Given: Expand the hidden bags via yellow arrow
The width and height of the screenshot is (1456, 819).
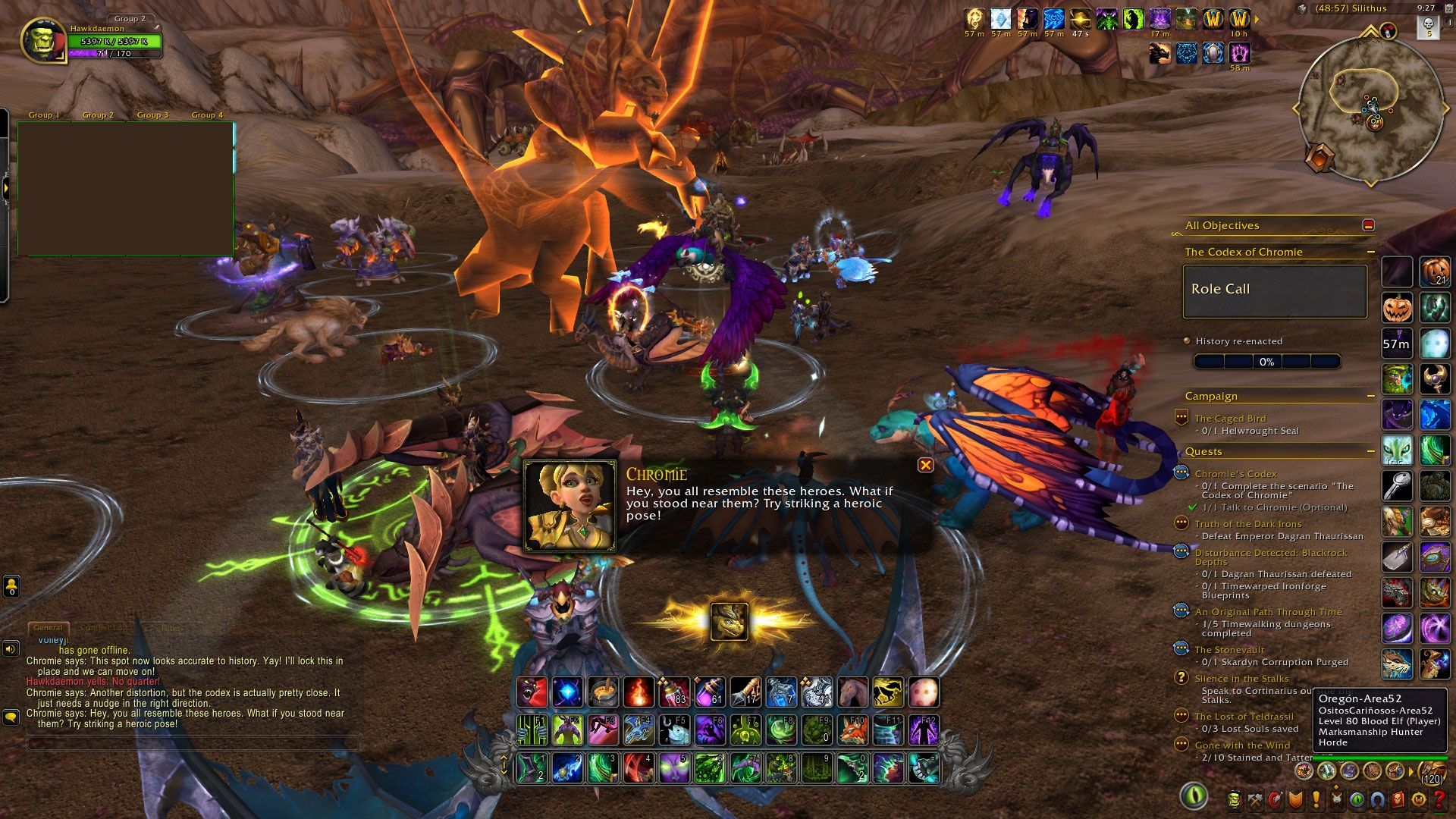Looking at the screenshot, I should point(1410,771).
